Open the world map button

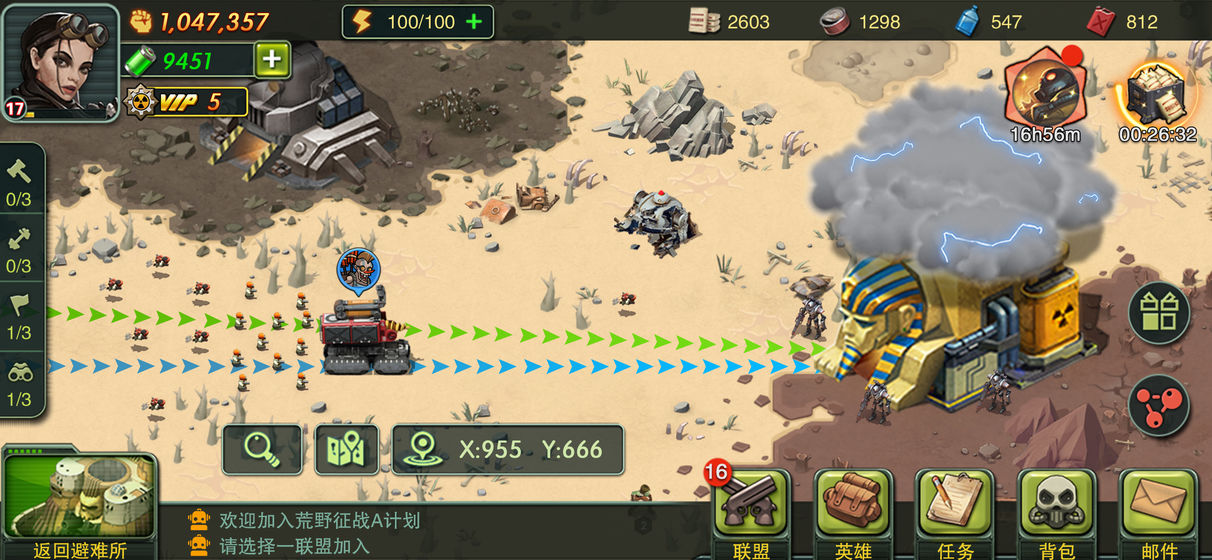[347, 449]
